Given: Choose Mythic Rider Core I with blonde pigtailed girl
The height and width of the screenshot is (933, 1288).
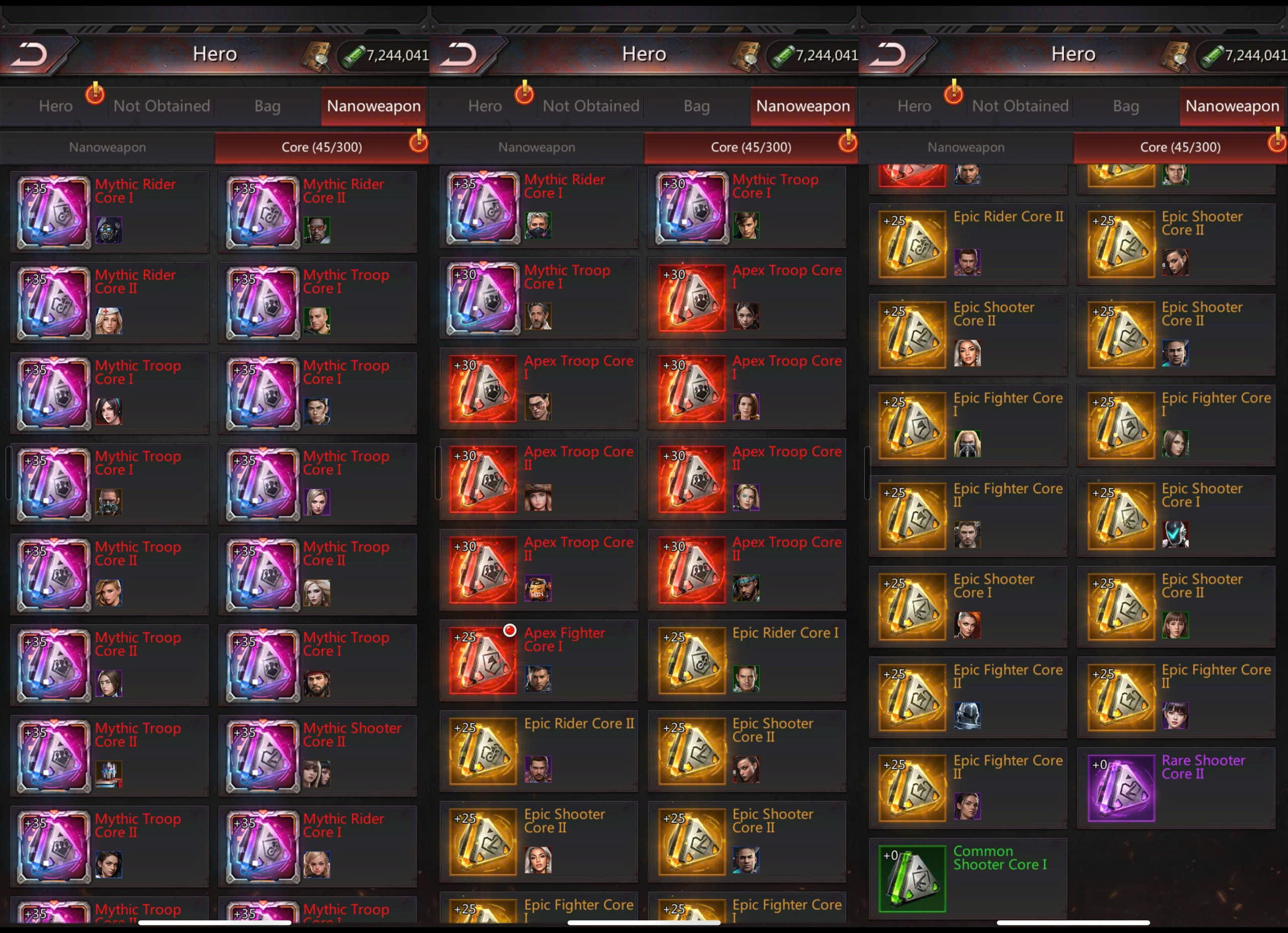Looking at the screenshot, I should point(262,846).
